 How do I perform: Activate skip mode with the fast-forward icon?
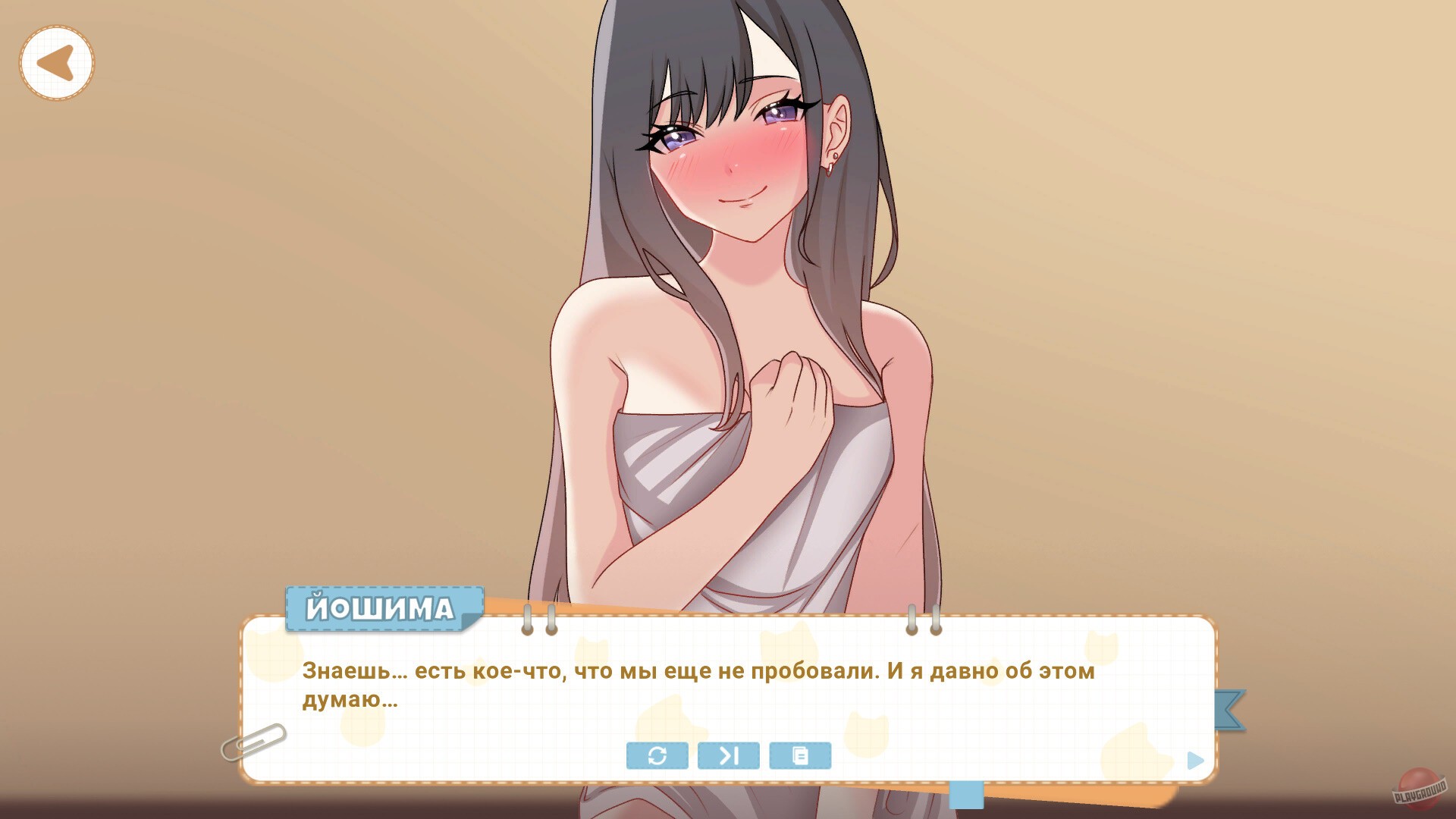(728, 755)
